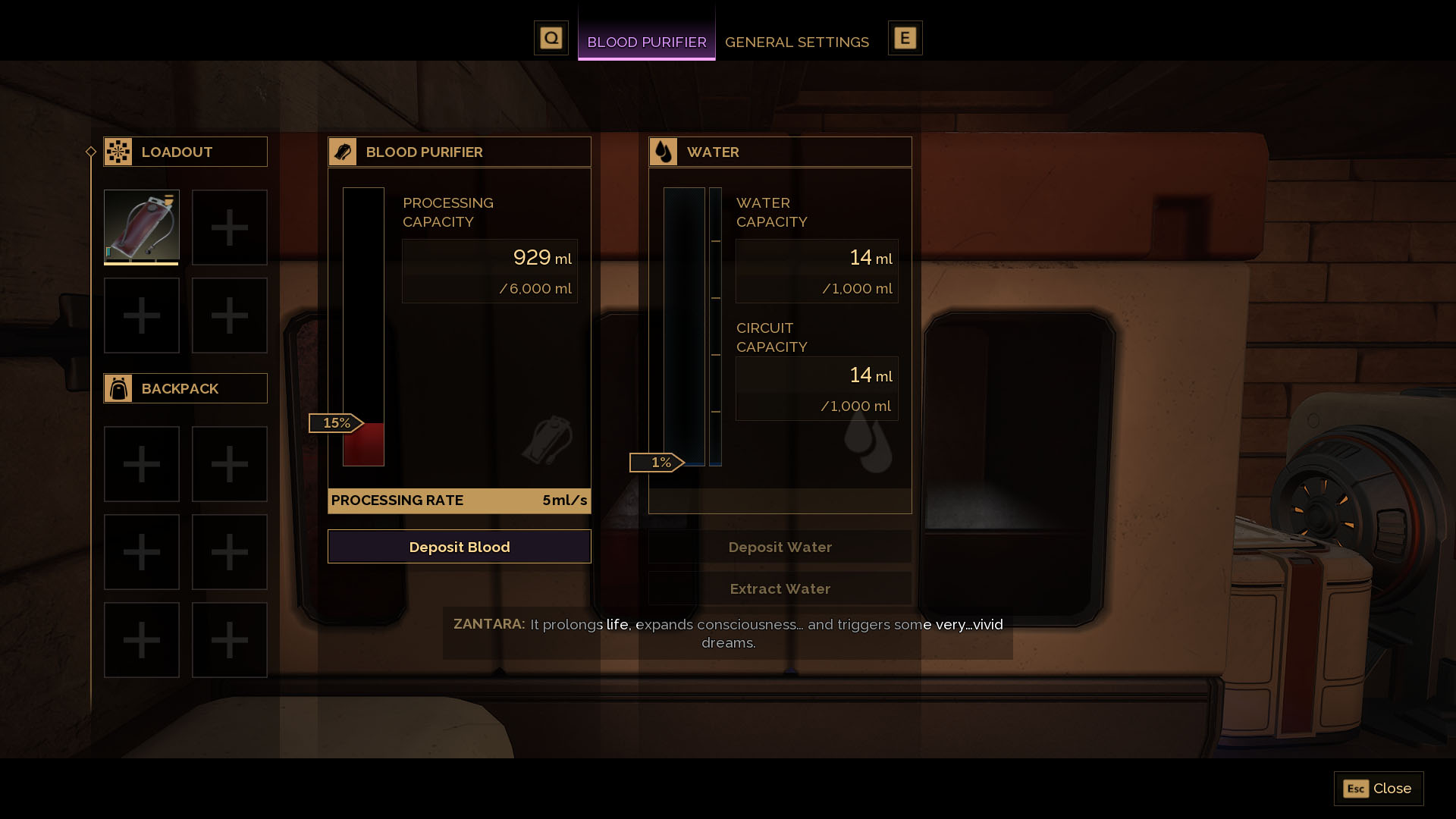Click an empty Loadout plus slot

tap(229, 227)
